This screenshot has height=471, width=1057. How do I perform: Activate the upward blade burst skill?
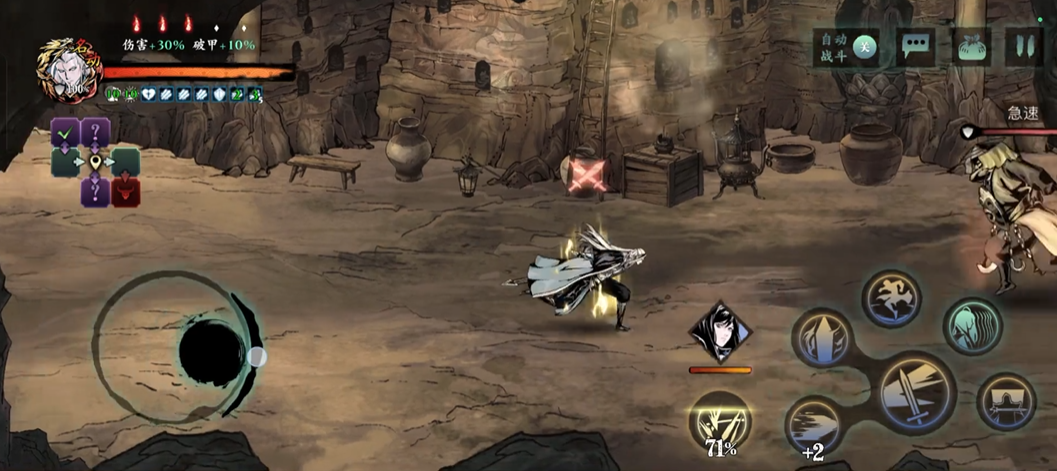click(x=822, y=337)
